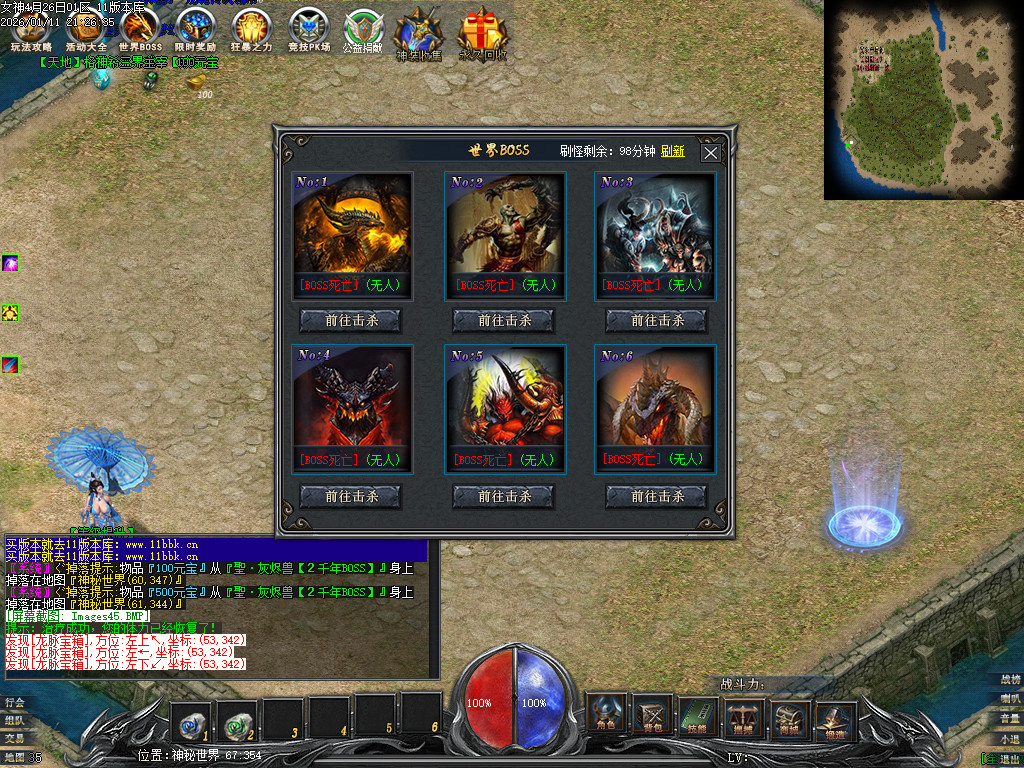Open the 活动大全 events icon

tap(86, 30)
